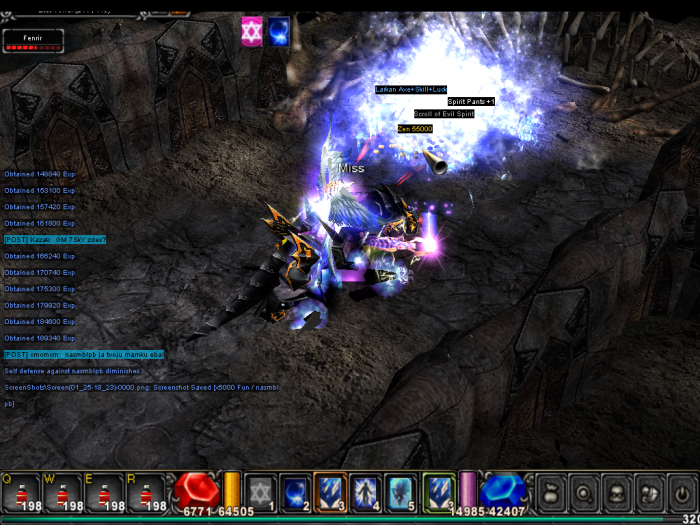Activate the glowing figure skill in slot 4
700x525 pixels.
pos(366,490)
